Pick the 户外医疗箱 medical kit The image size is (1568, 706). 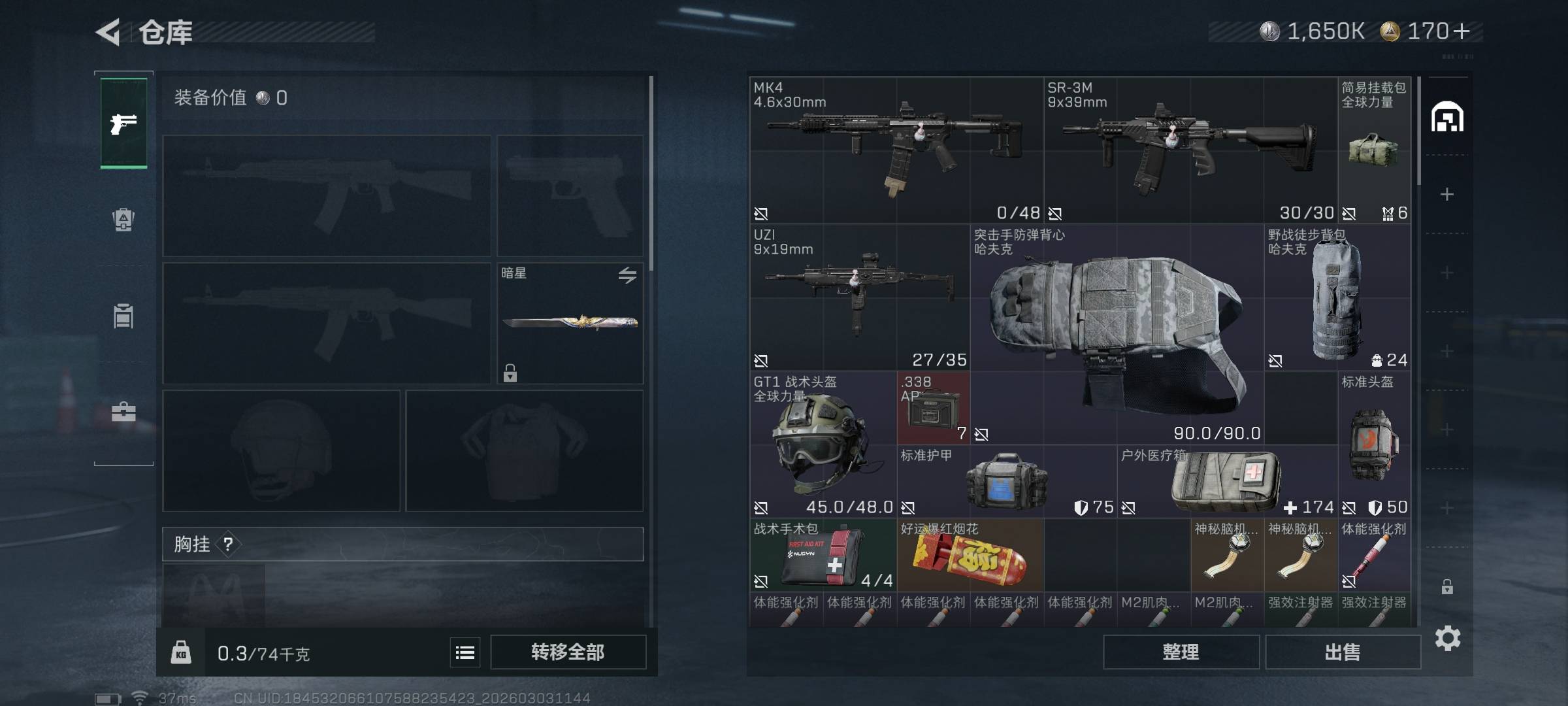tap(1226, 482)
